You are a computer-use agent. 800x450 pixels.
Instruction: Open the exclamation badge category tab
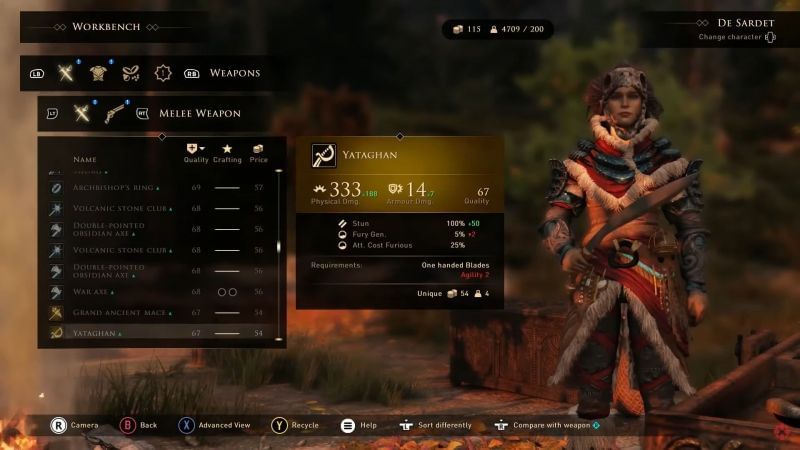pos(162,72)
